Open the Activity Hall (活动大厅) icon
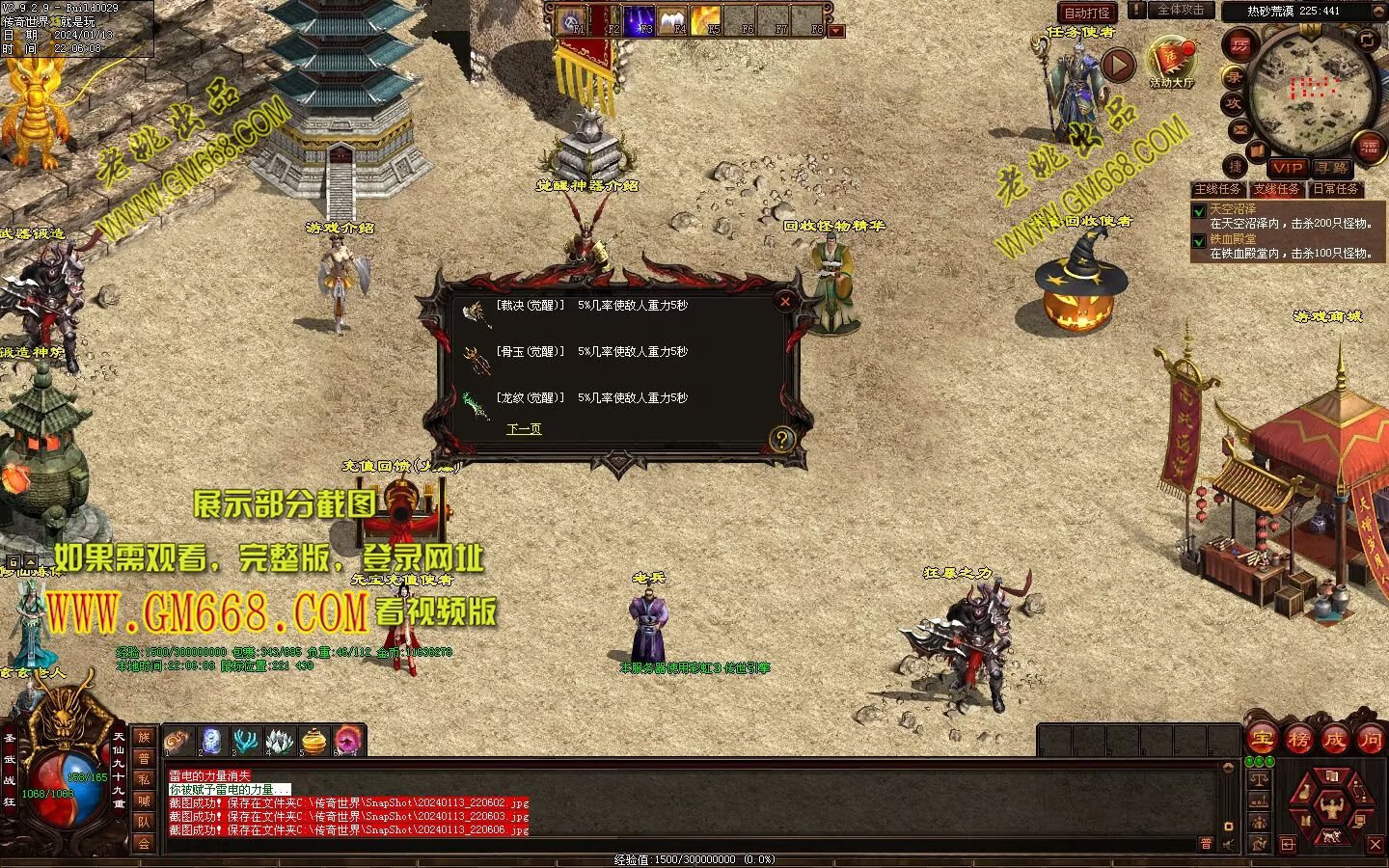 pos(1171,62)
